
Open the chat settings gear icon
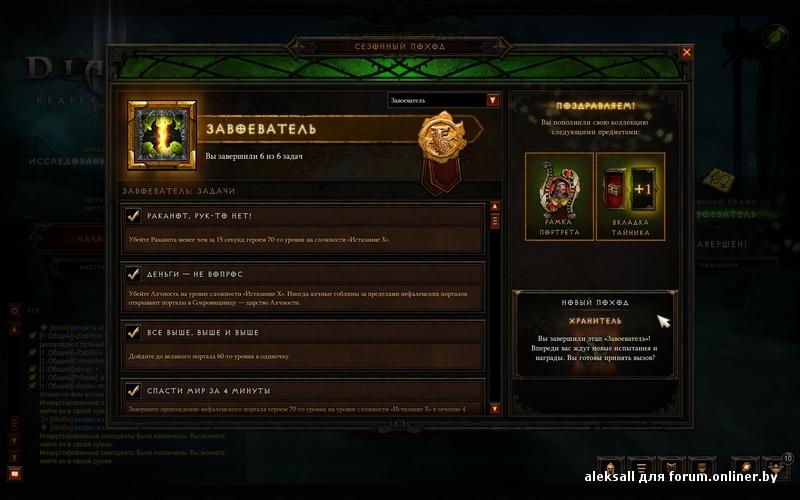pos(14,311)
